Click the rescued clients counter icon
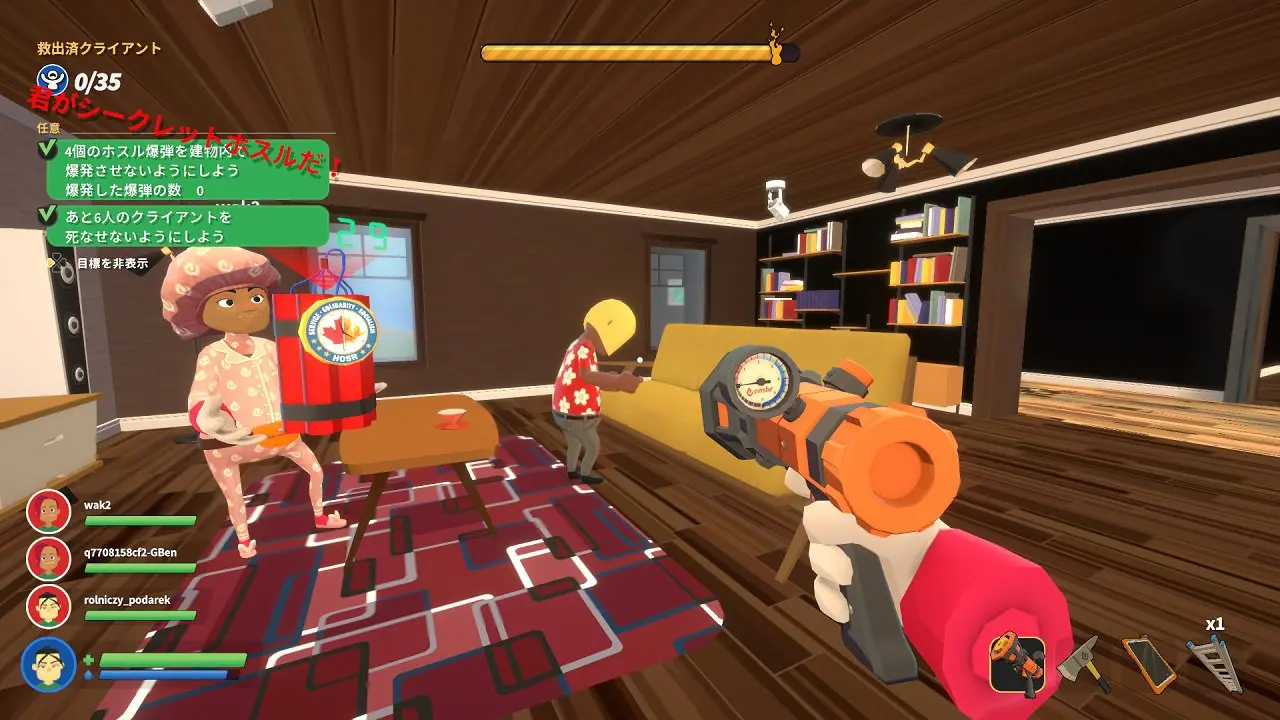This screenshot has height=720, width=1280. click(51, 80)
